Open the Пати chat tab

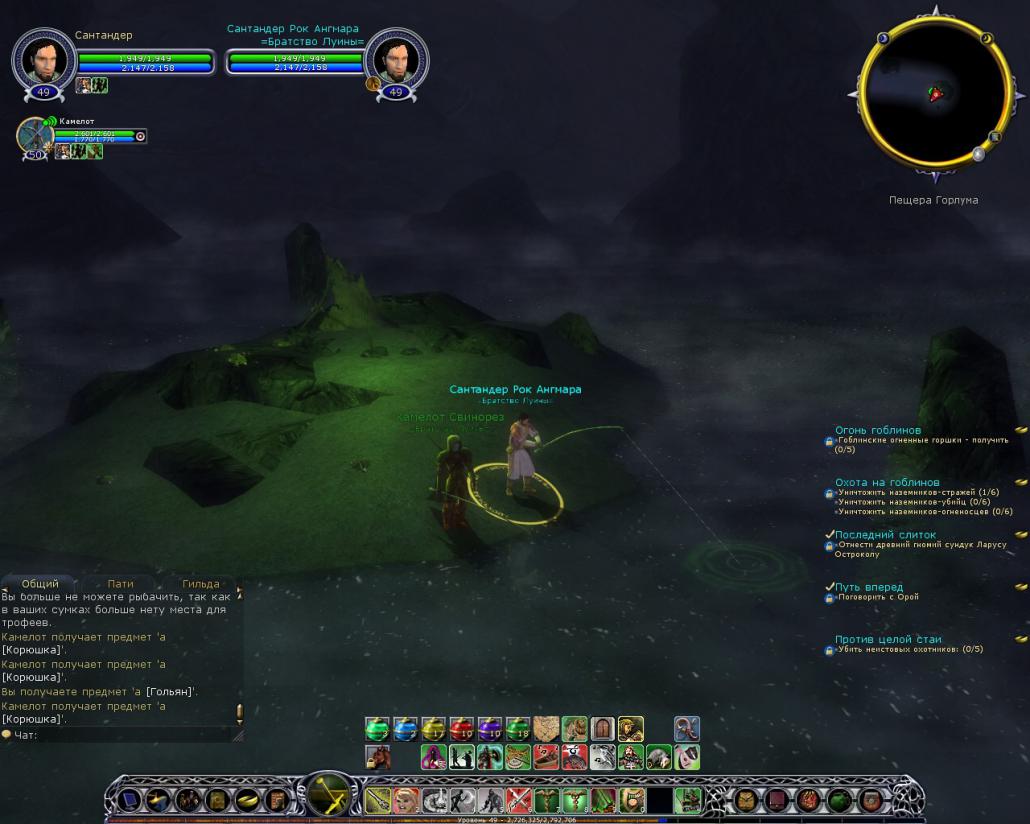[120, 583]
